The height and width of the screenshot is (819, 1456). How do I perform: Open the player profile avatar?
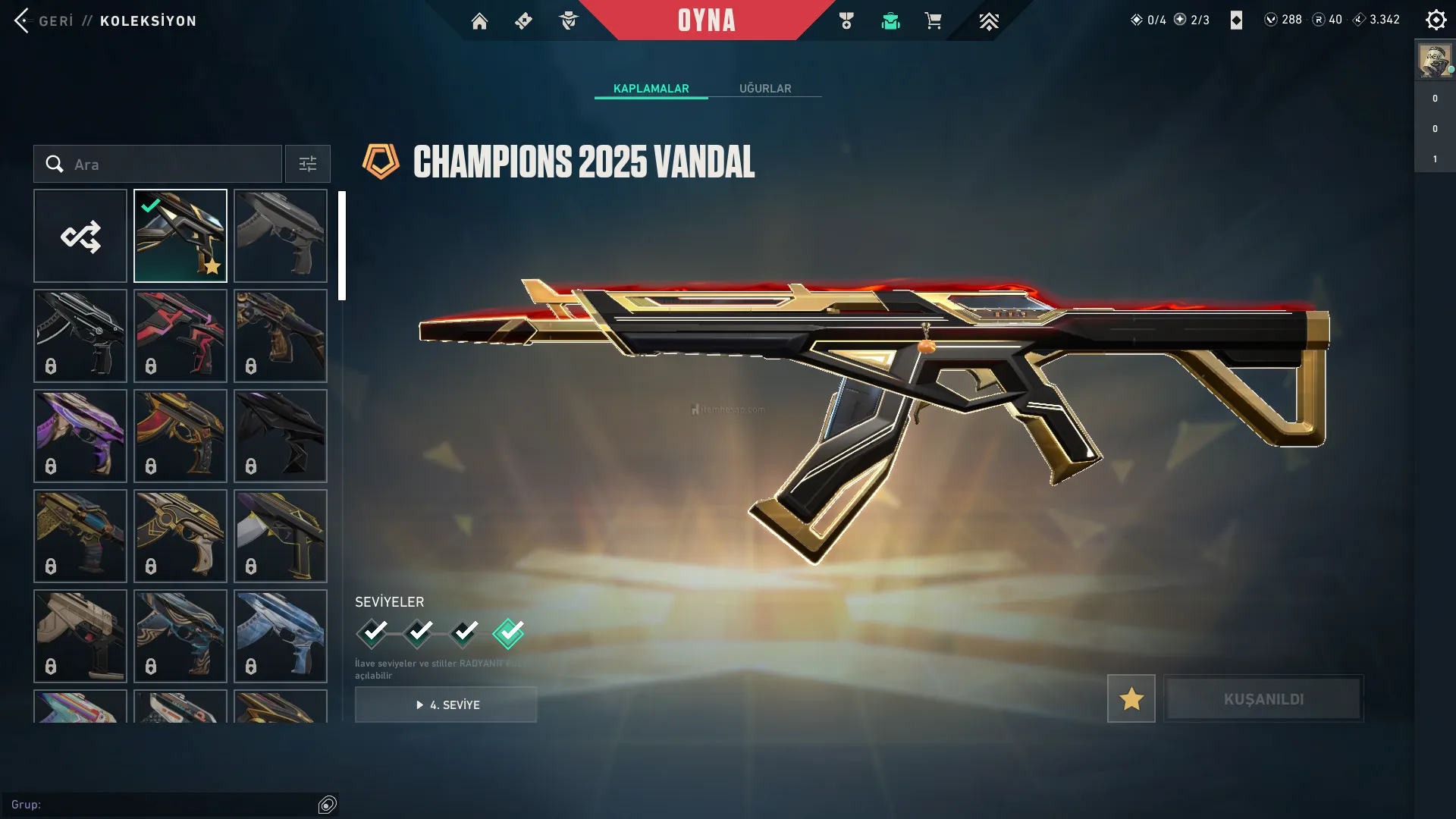1434,61
